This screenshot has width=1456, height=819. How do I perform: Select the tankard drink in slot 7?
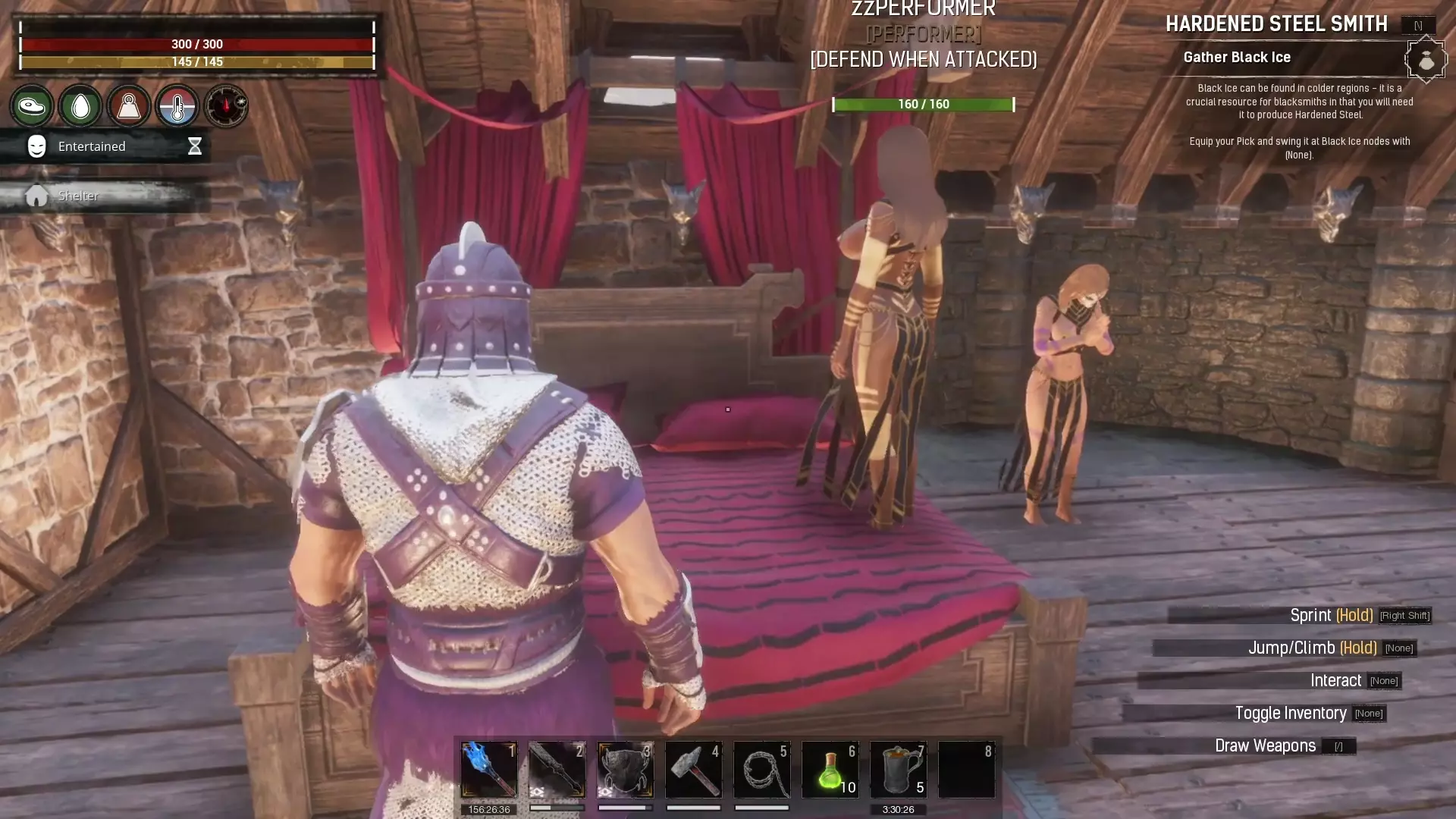point(898,769)
